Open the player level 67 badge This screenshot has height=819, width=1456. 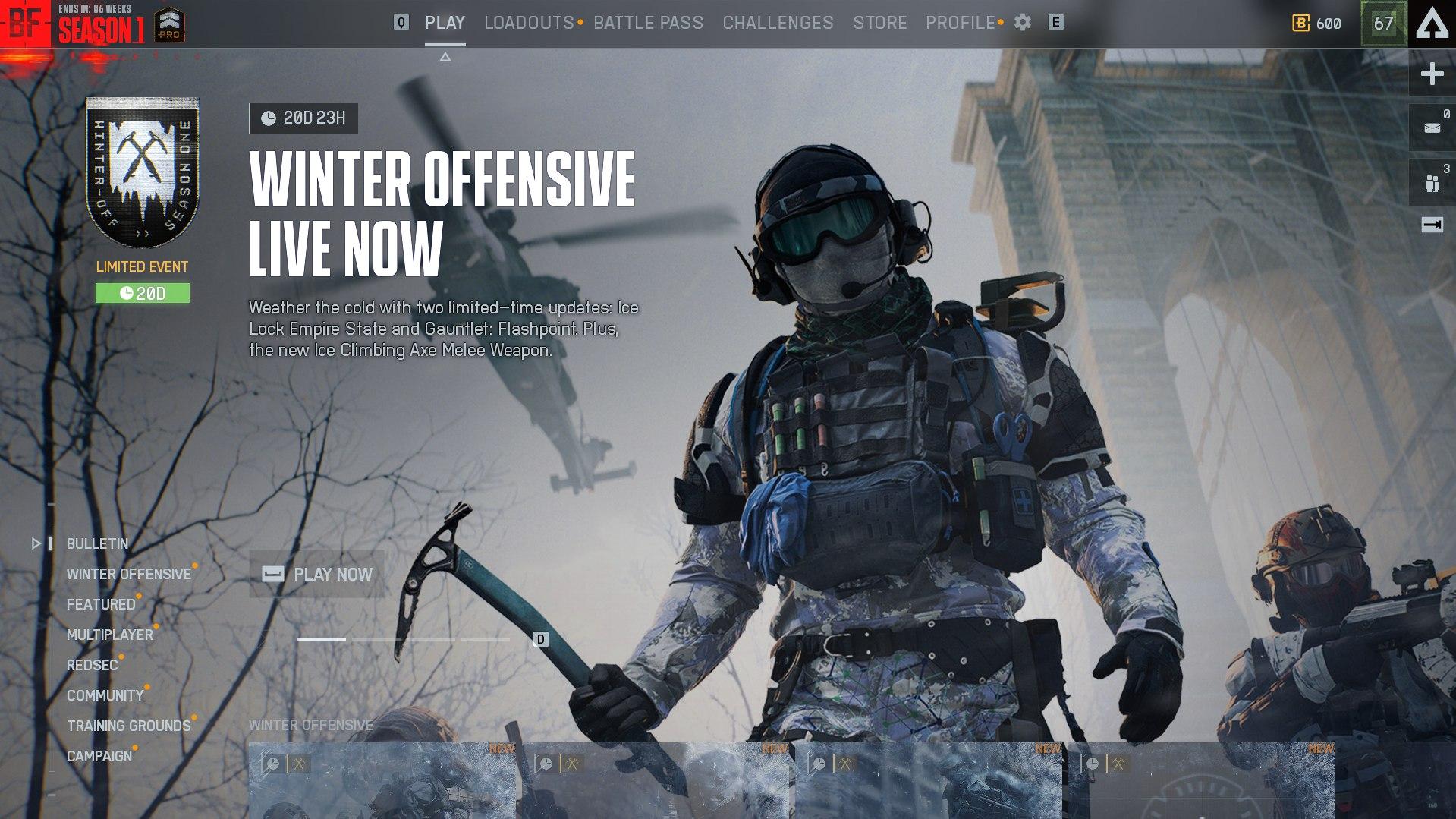tap(1383, 24)
